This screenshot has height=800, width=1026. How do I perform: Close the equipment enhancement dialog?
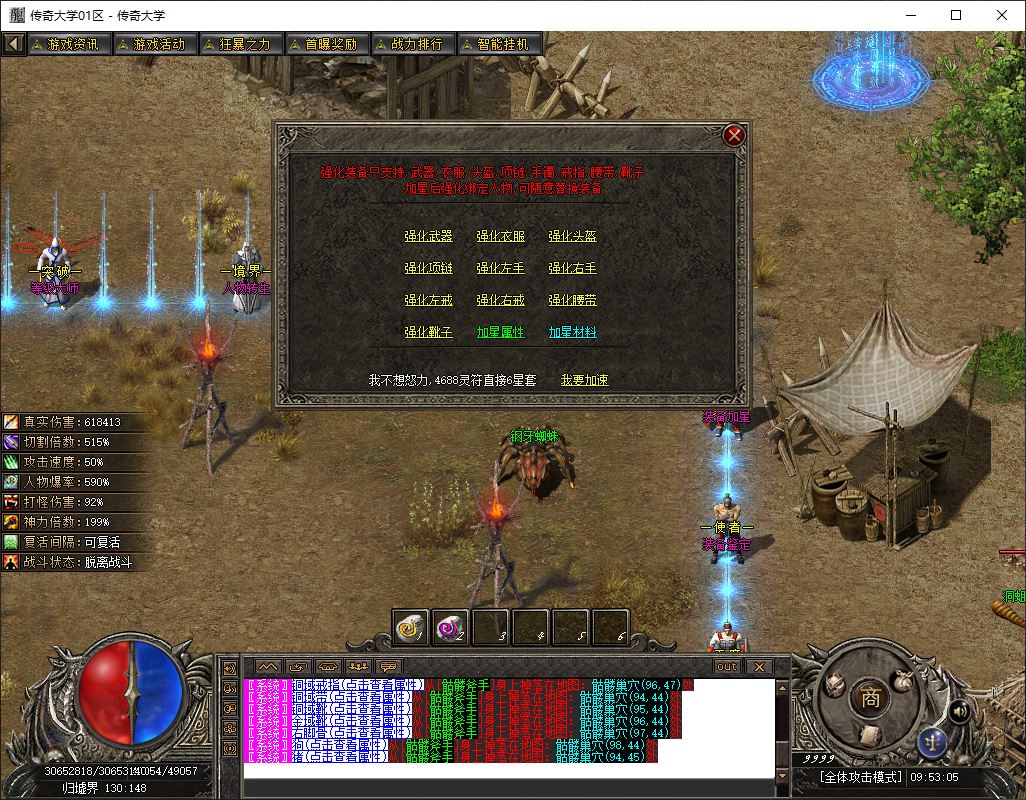click(x=734, y=135)
